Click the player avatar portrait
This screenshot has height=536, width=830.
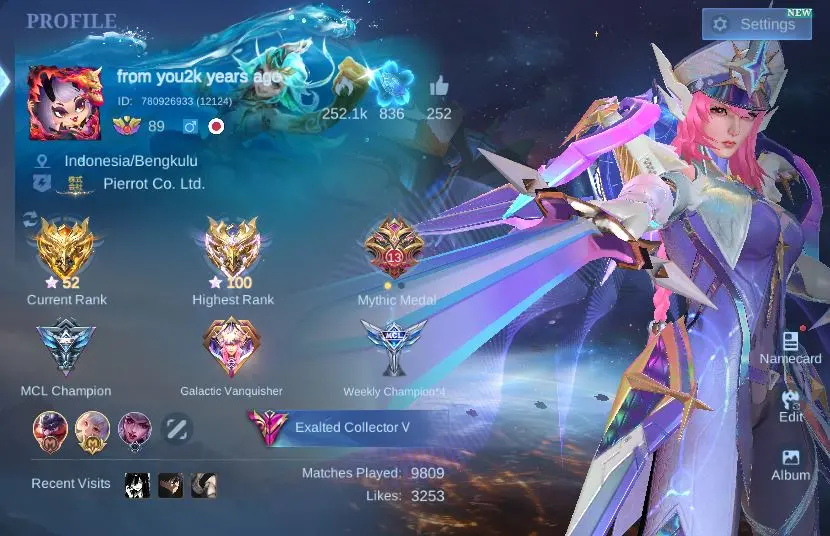(65, 103)
